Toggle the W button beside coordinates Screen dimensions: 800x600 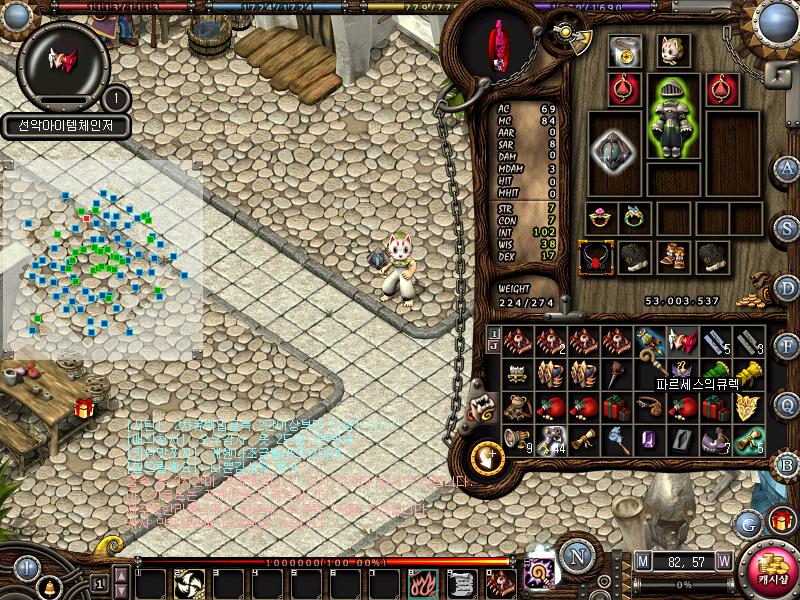click(723, 562)
